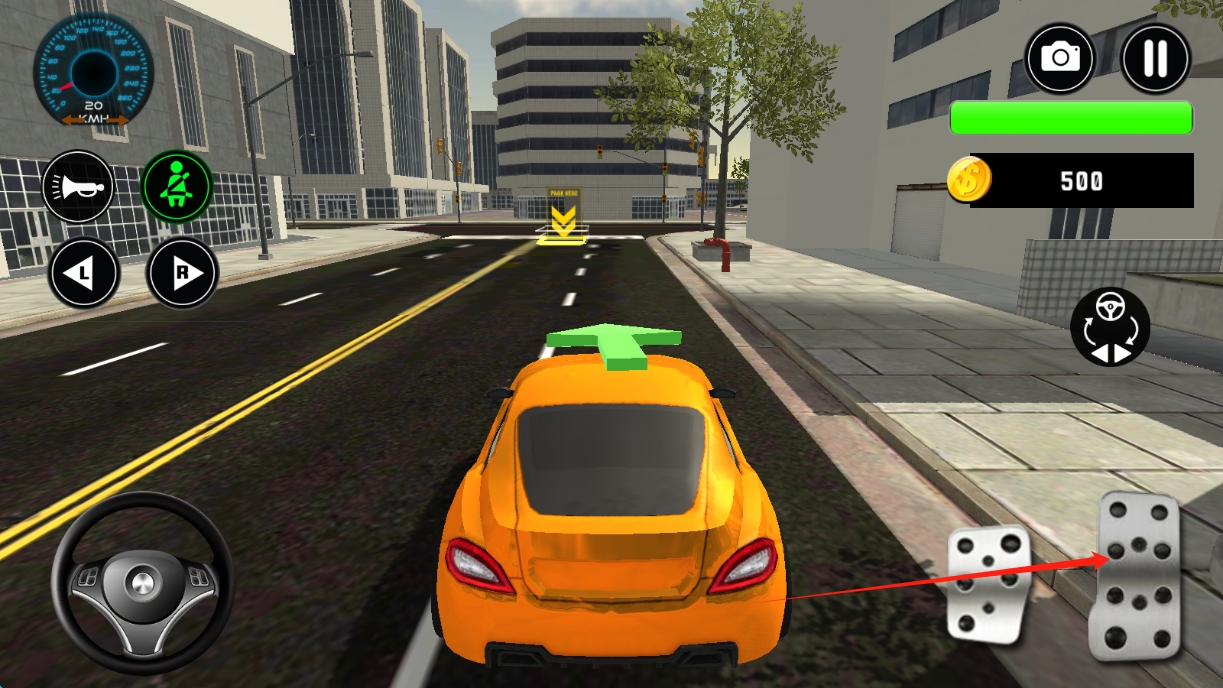The image size is (1223, 688).
Task: Toggle the green seatbelt button
Action: click(x=177, y=187)
